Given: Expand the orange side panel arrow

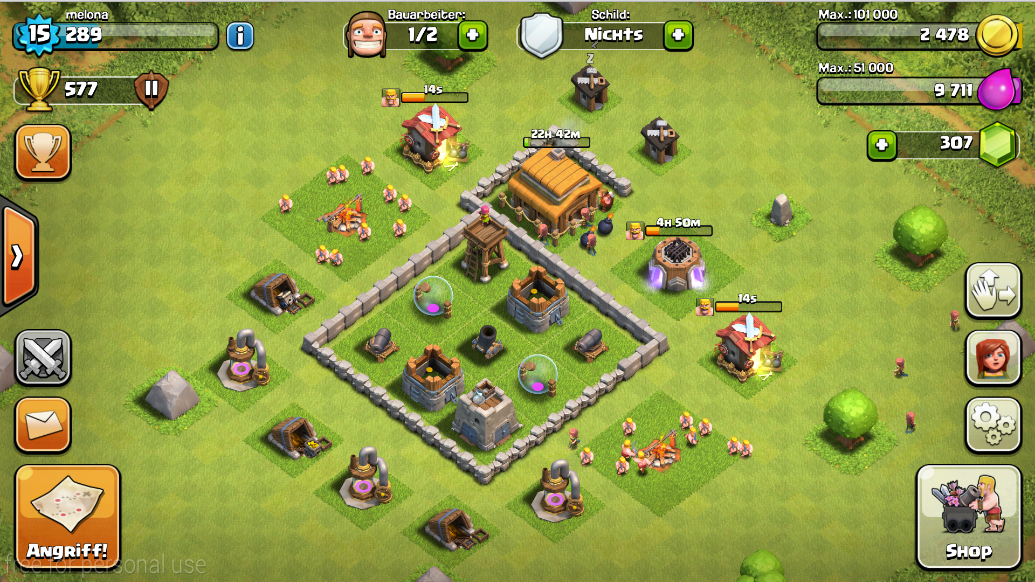Looking at the screenshot, I should (17, 256).
